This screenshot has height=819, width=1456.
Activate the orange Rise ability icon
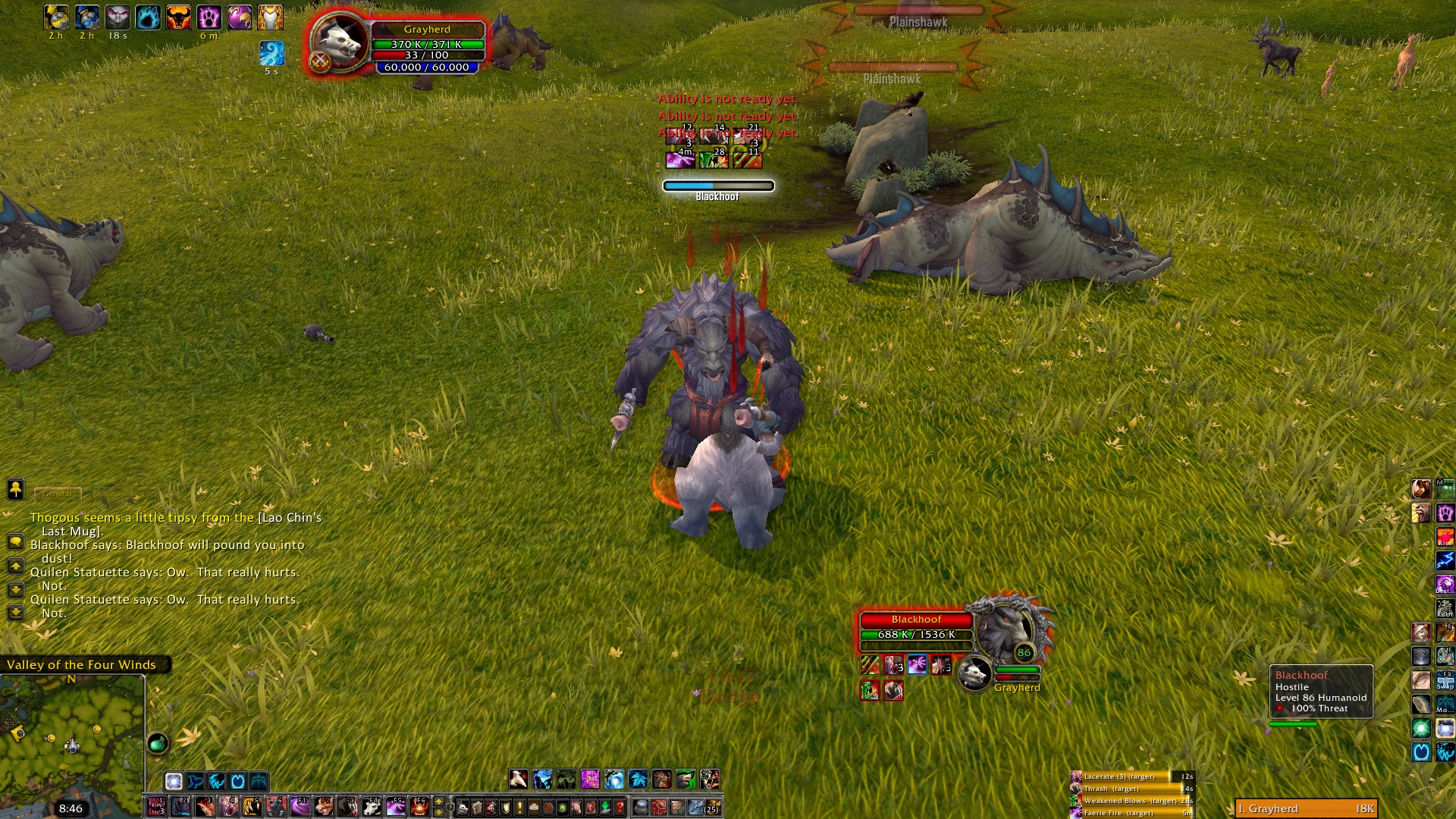(x=1445, y=537)
